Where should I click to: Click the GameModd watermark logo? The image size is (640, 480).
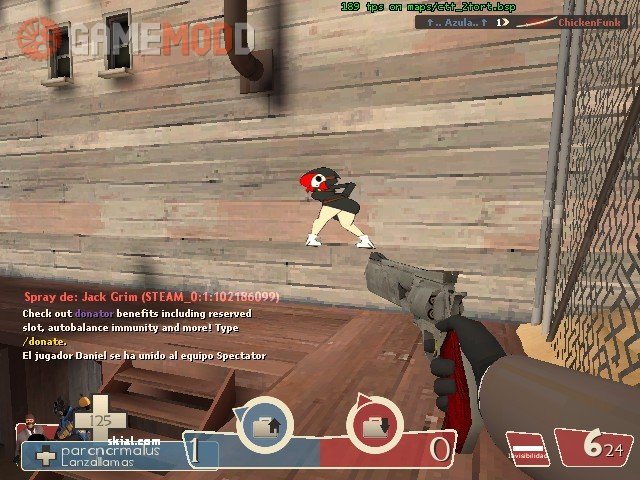tap(135, 38)
